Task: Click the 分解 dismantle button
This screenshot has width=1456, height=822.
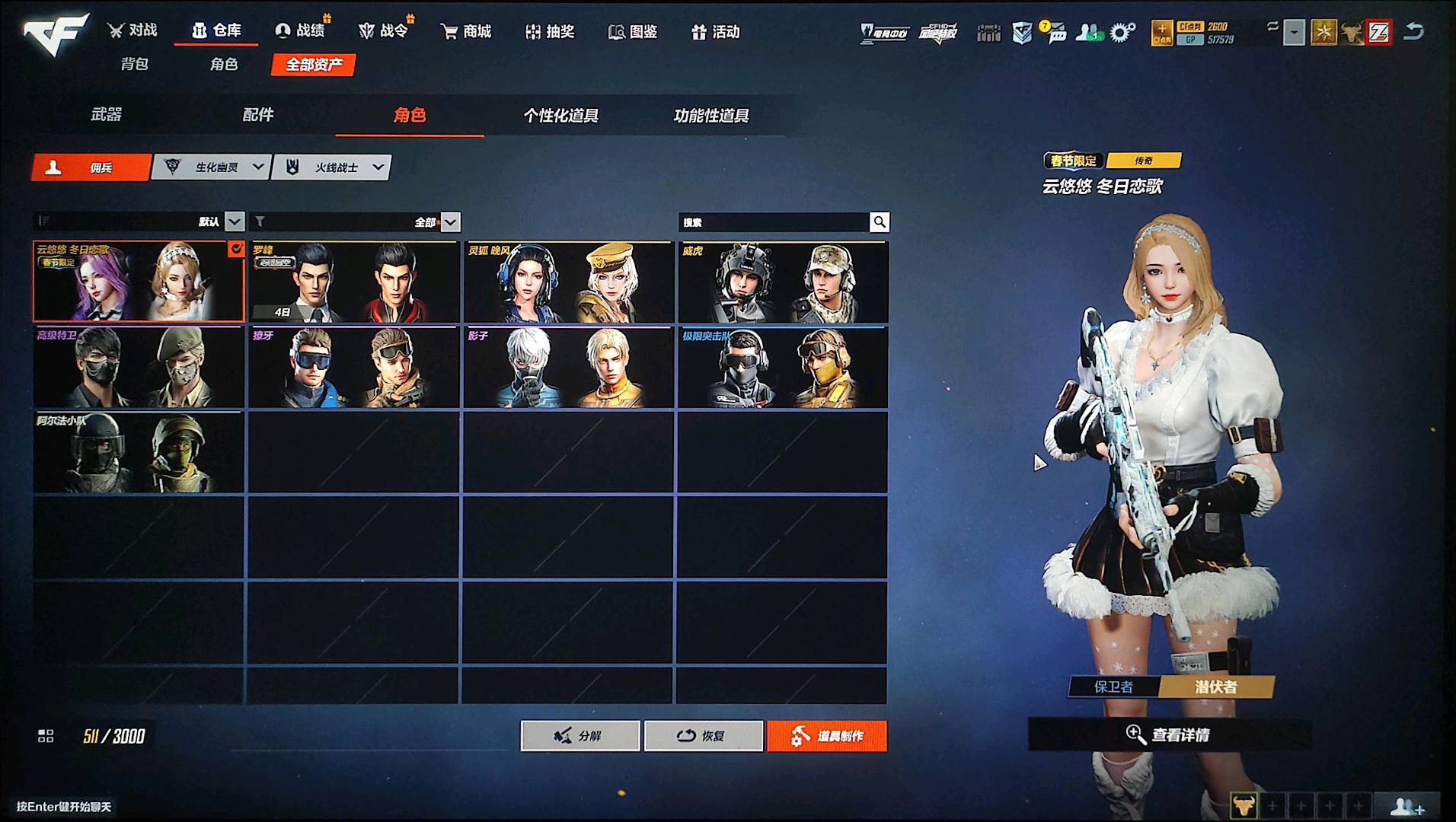Action: (x=580, y=736)
